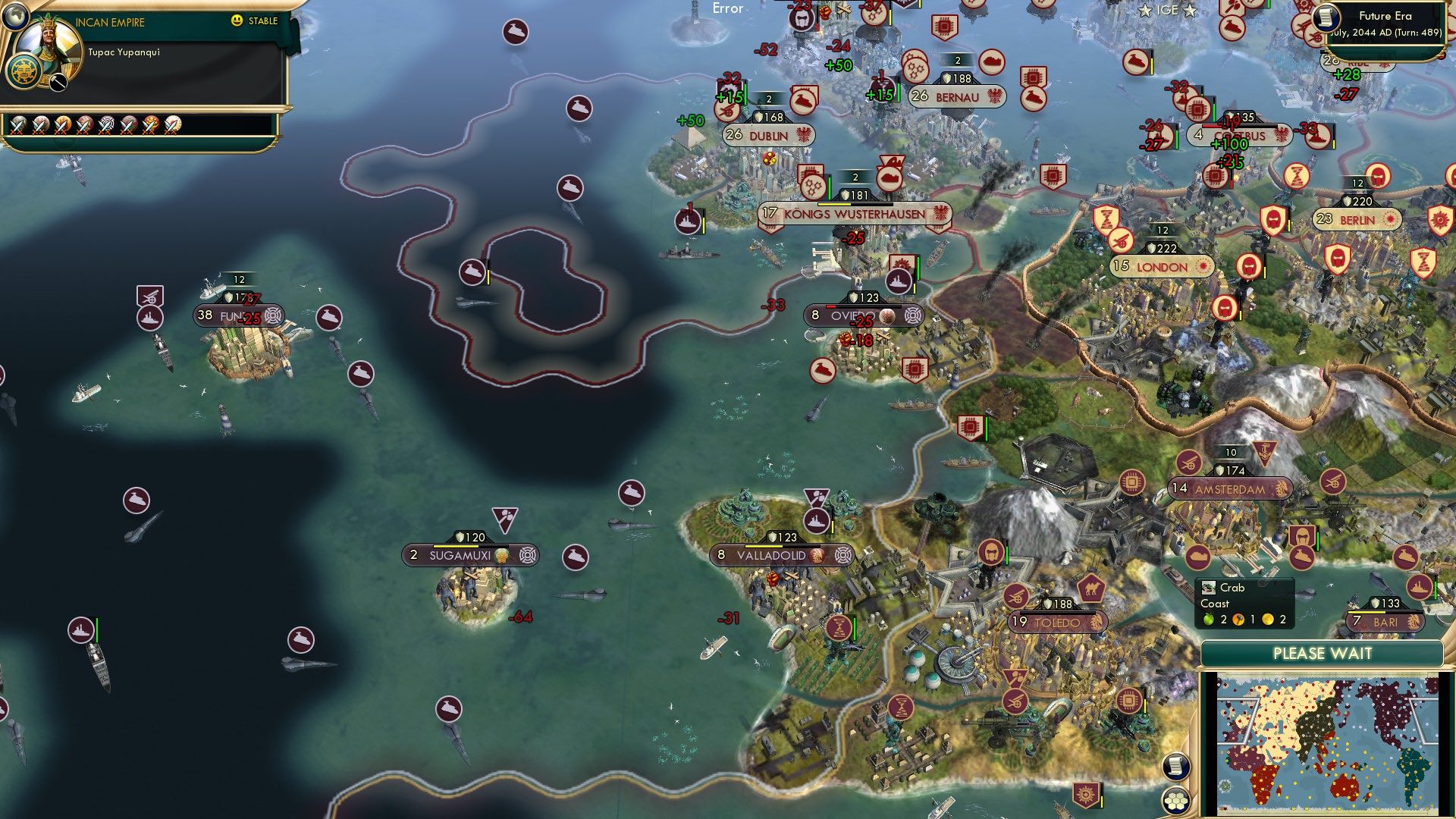Click the citadel triangle icon above Sugamuxi
1456x819 pixels.
[504, 518]
